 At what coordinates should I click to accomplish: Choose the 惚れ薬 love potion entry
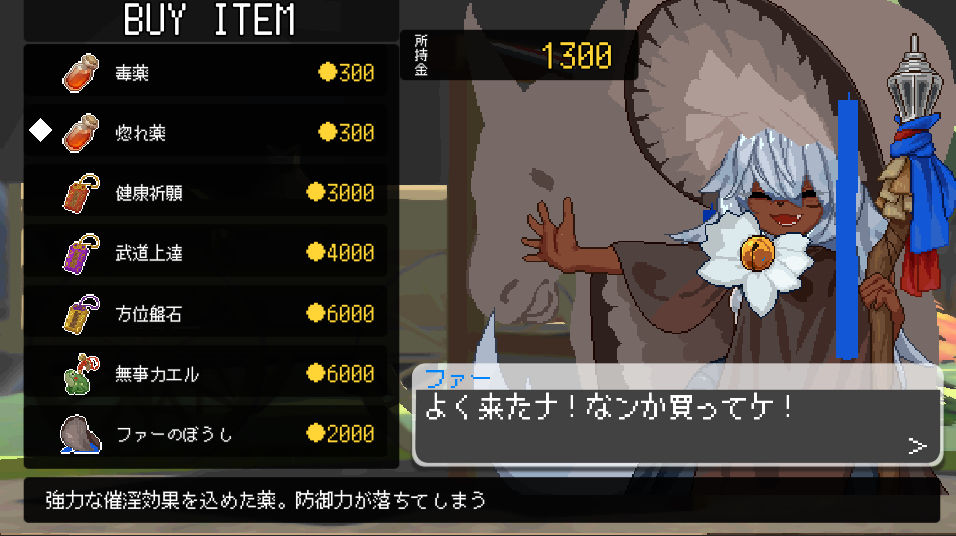pyautogui.click(x=205, y=133)
